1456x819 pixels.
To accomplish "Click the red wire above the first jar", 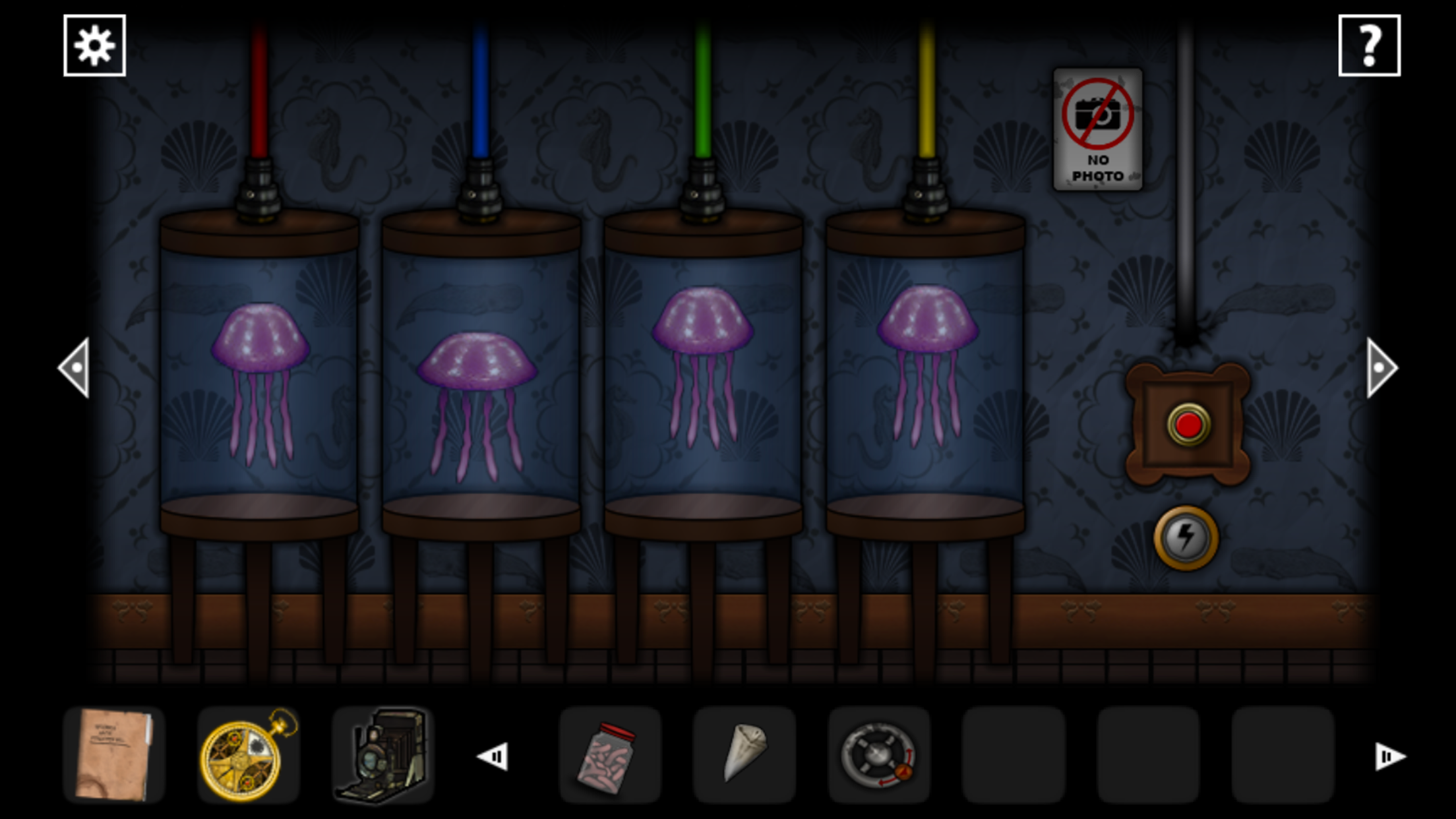I will (x=260, y=92).
